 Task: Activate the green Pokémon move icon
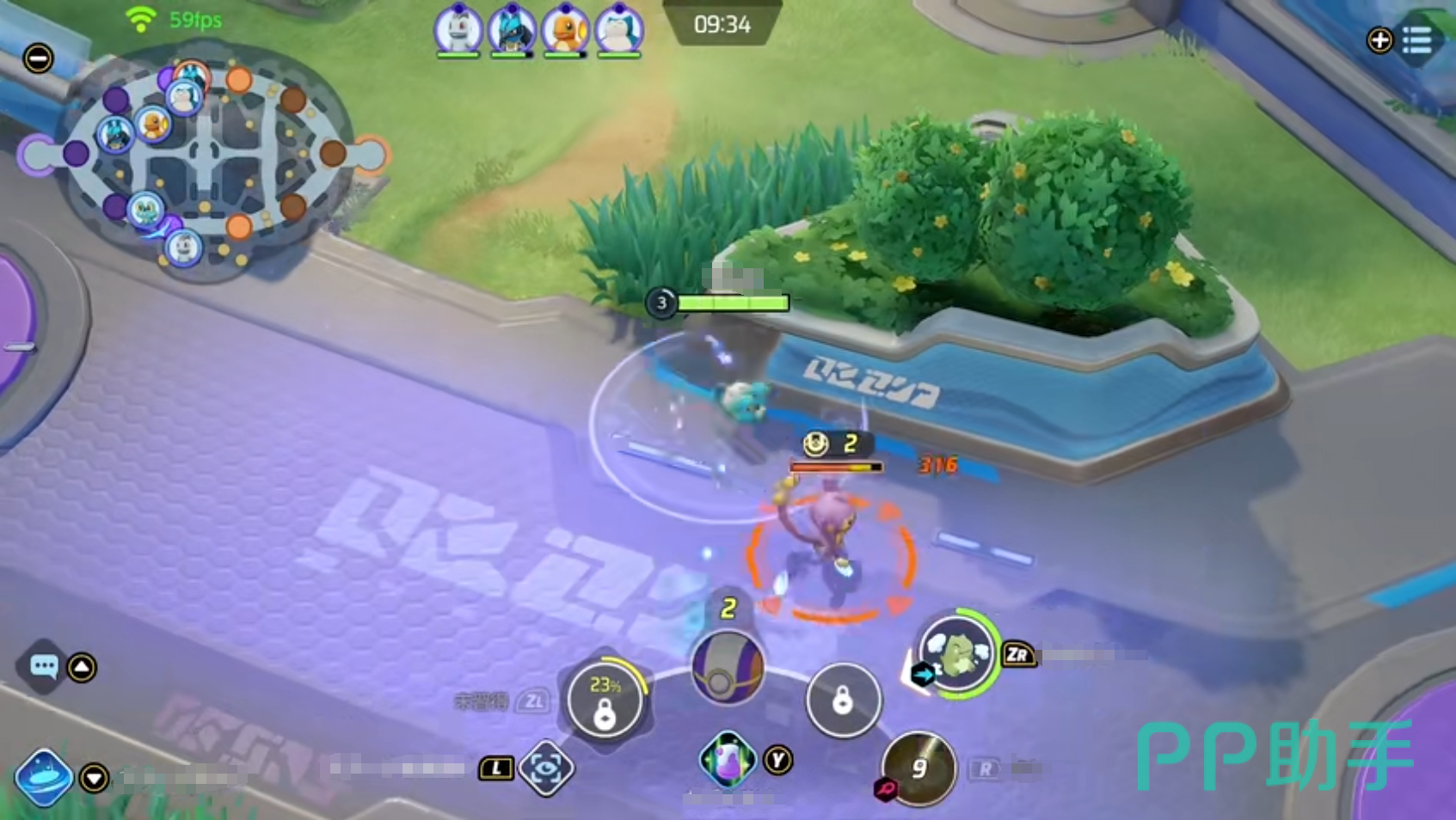point(957,655)
